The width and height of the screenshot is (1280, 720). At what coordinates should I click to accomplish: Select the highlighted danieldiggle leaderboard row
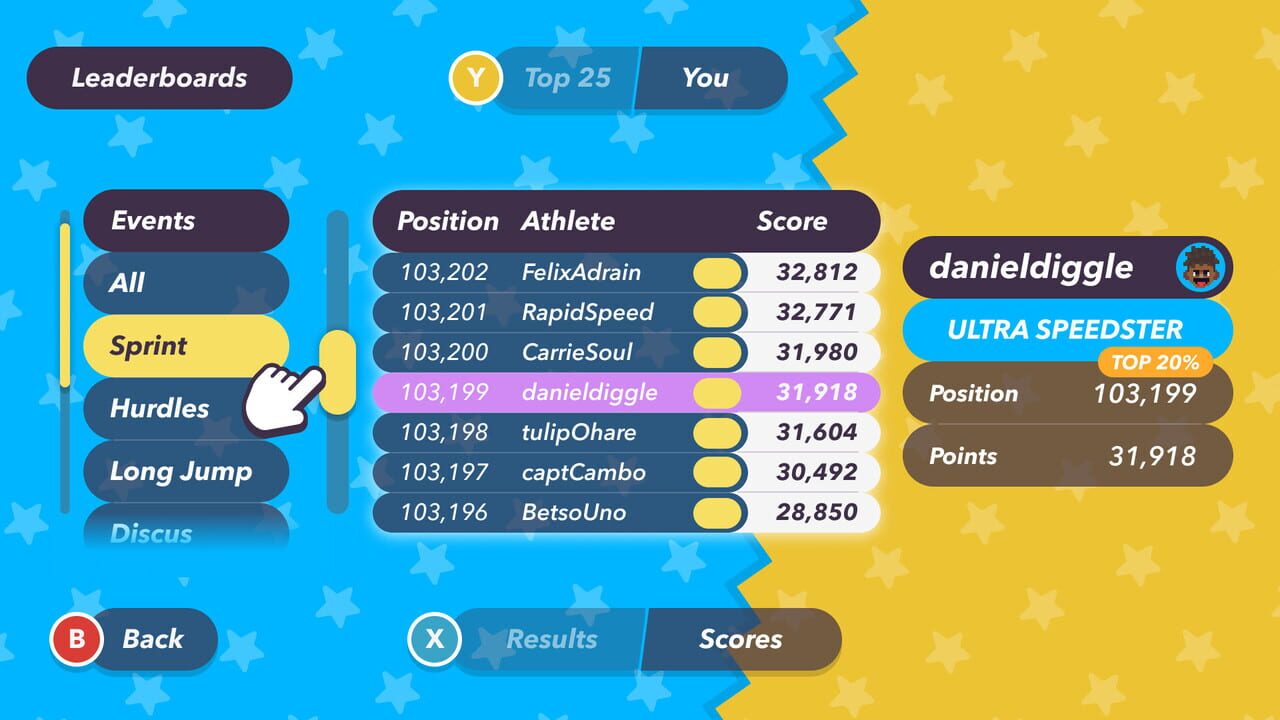pos(560,392)
